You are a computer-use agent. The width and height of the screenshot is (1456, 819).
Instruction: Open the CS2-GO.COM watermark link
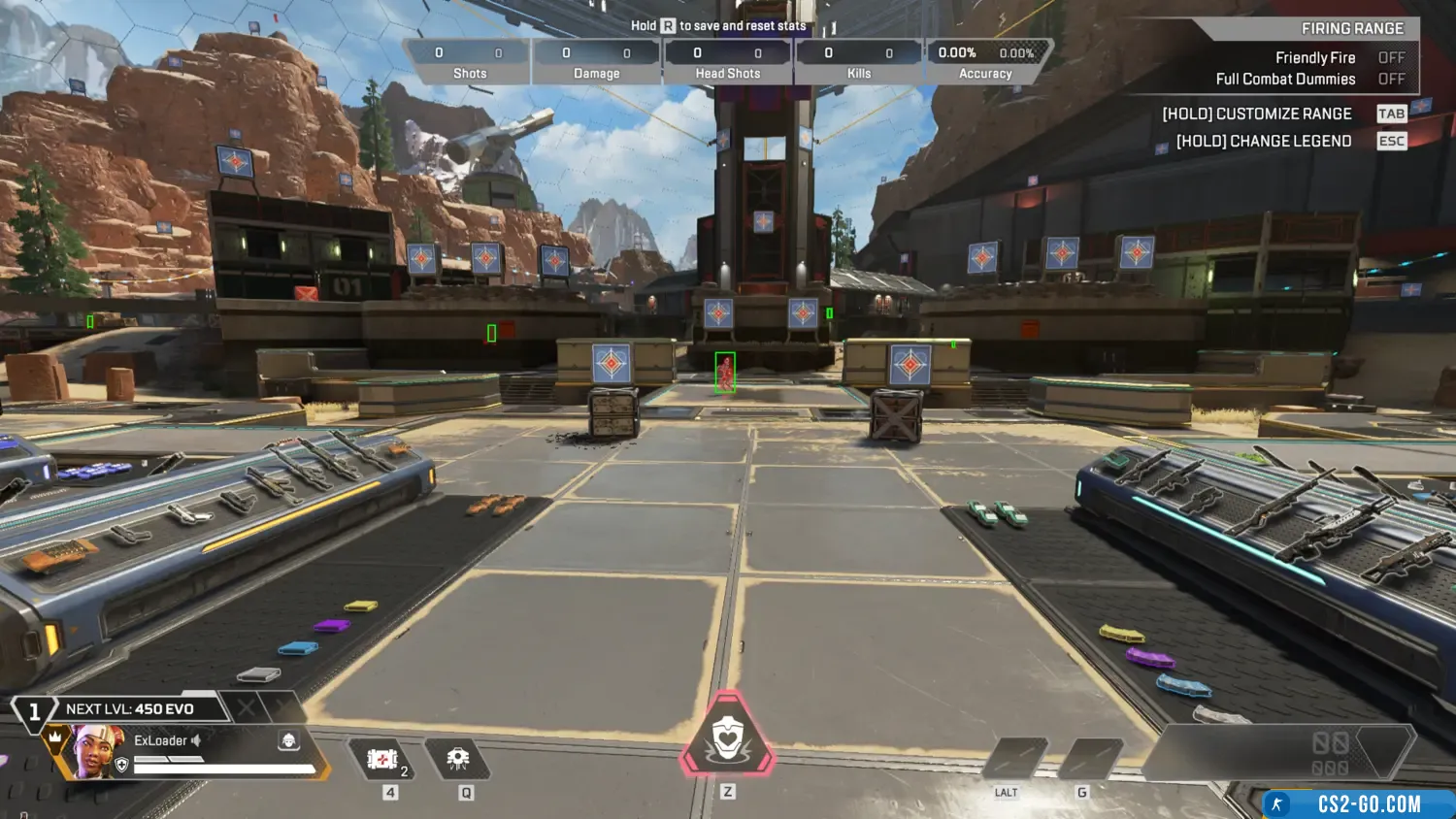[x=1359, y=804]
